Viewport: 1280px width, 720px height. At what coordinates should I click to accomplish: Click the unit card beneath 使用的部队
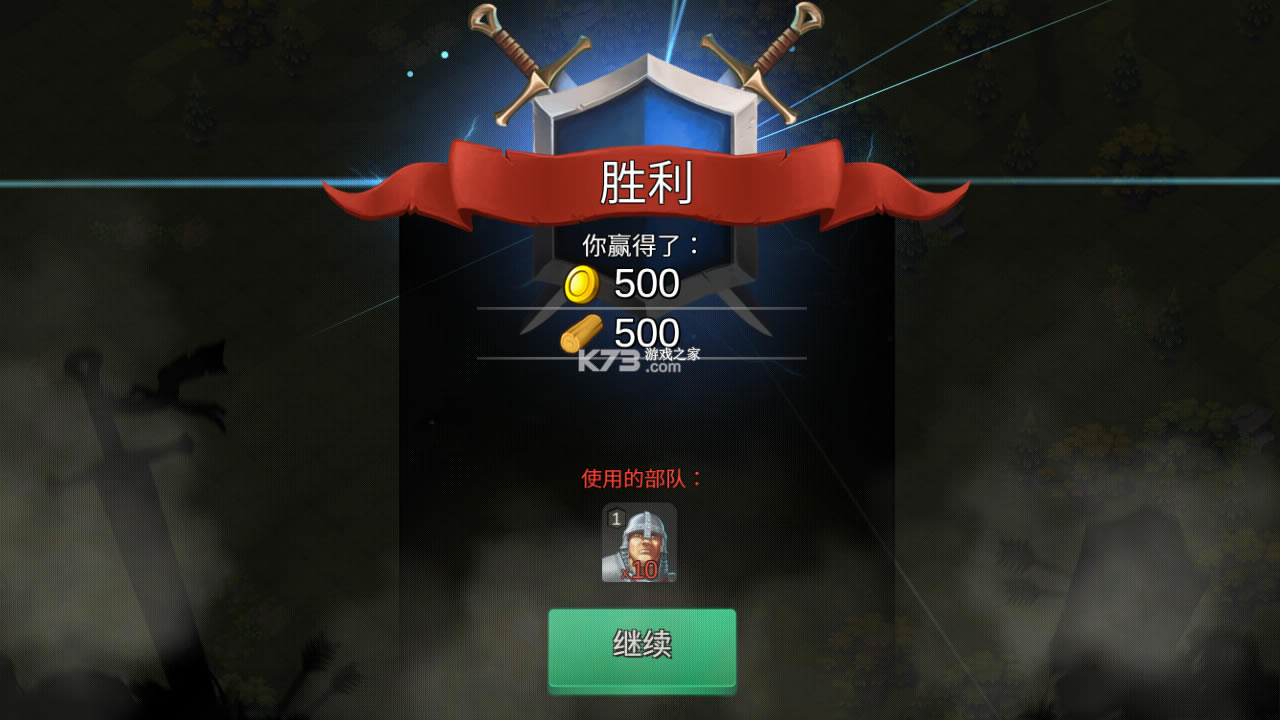pyautogui.click(x=638, y=544)
